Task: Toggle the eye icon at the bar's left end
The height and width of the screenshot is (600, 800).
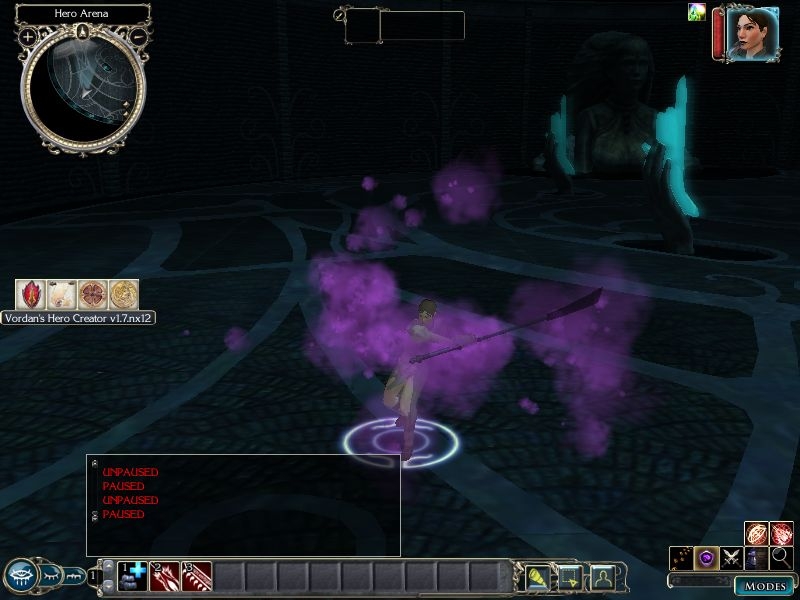Action: [x=22, y=575]
